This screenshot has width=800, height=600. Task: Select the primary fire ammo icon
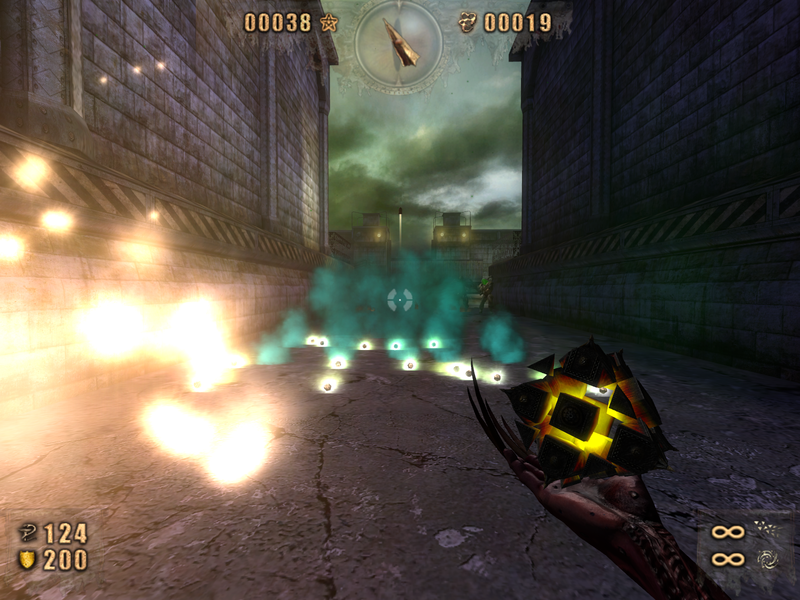coord(766,530)
